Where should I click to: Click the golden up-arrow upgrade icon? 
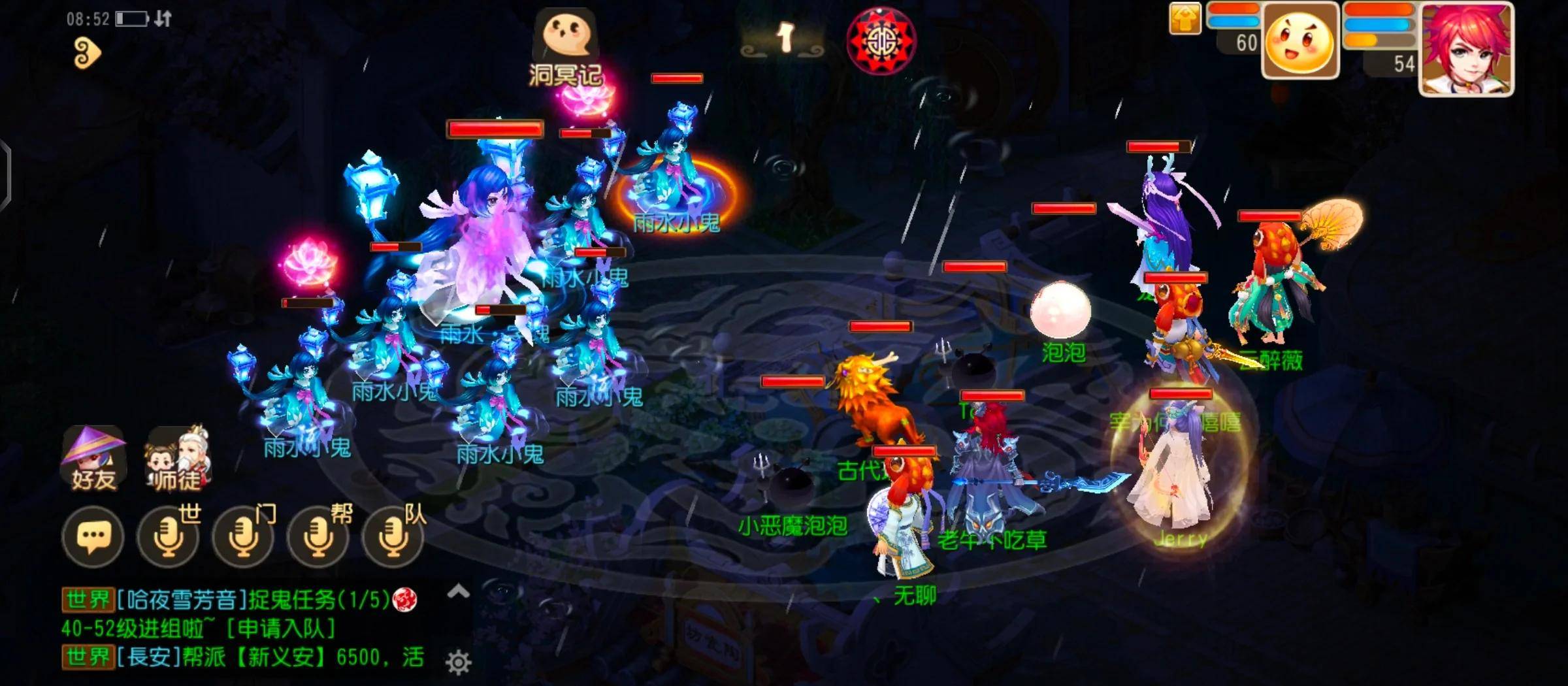click(1185, 18)
